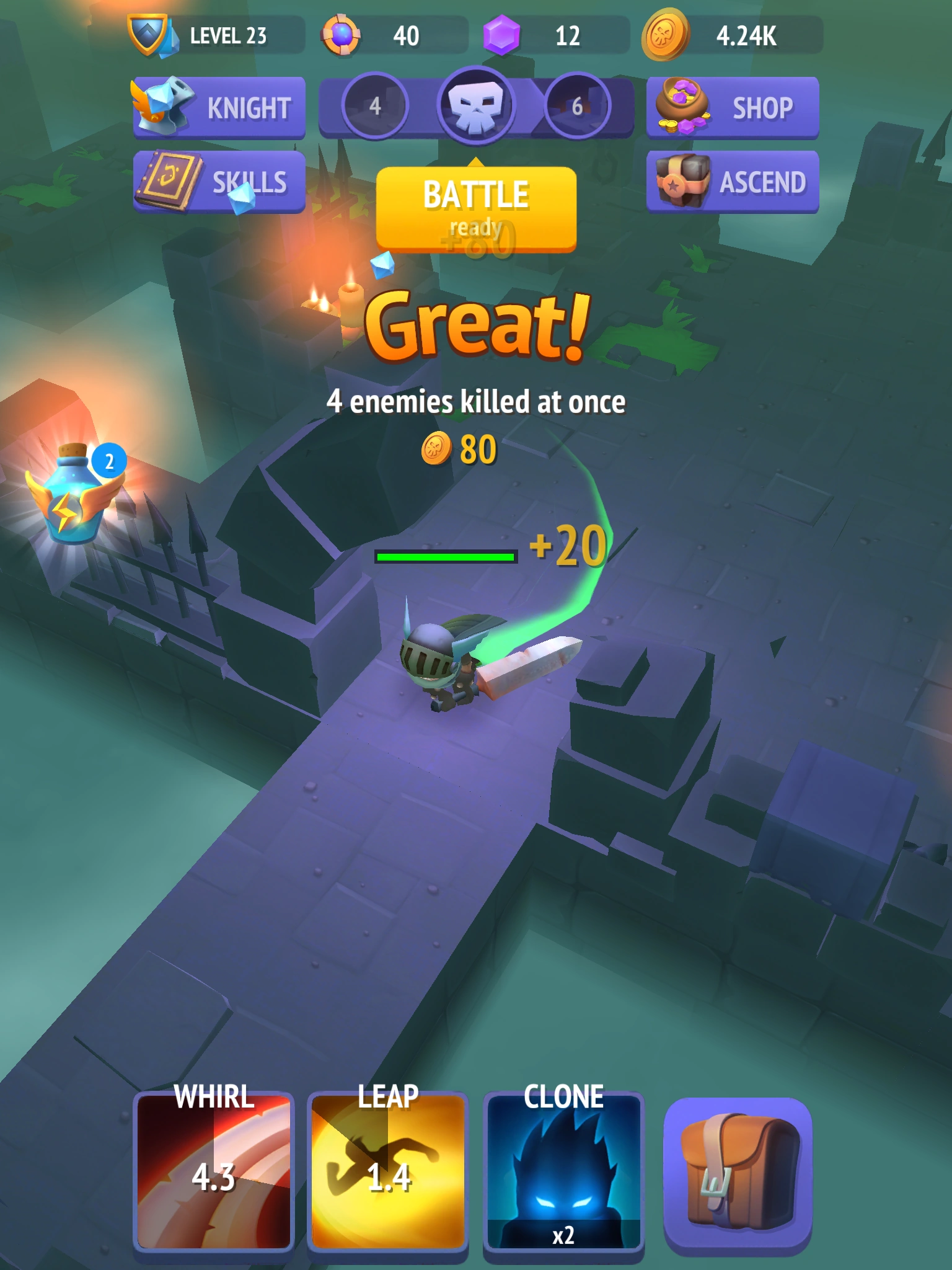
Task: Visit the SHOP
Action: point(744,107)
